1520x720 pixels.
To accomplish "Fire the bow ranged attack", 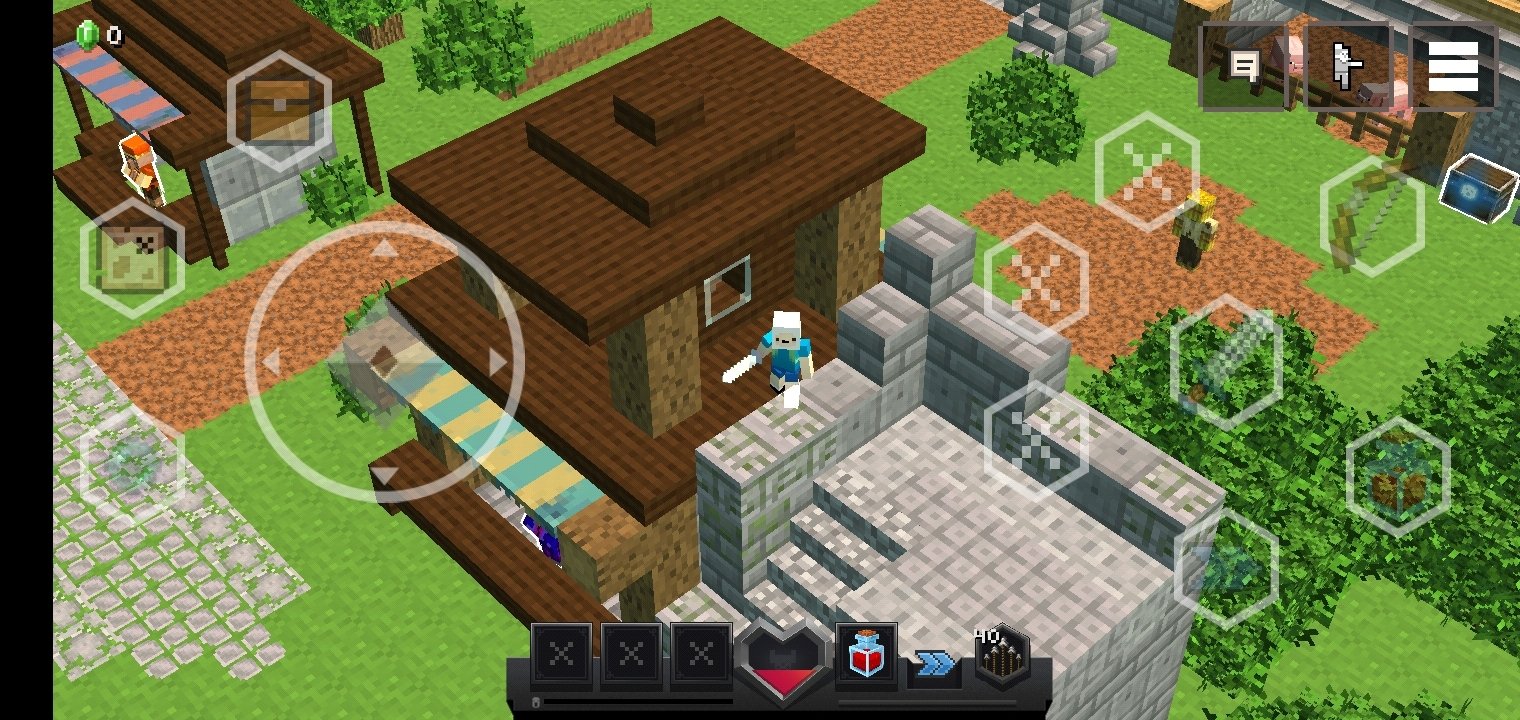I will pyautogui.click(x=1372, y=215).
